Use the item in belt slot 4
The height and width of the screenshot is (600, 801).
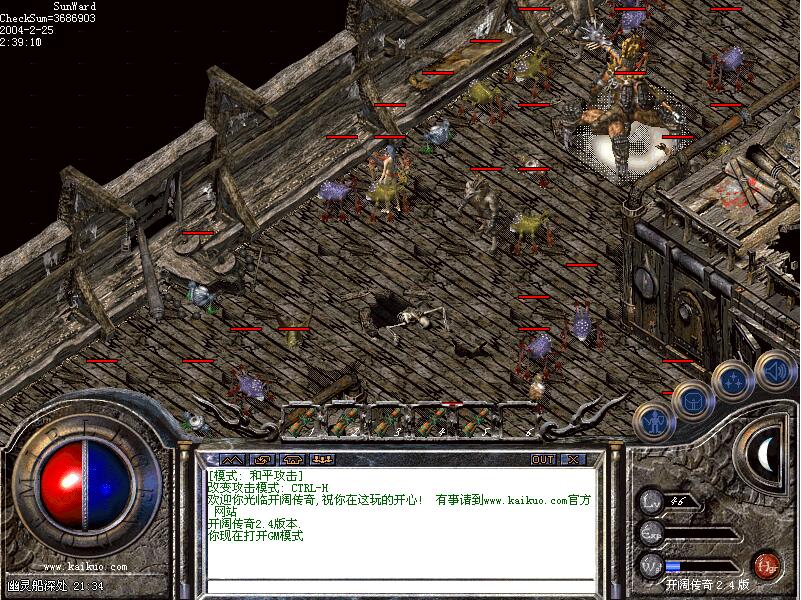(x=431, y=421)
